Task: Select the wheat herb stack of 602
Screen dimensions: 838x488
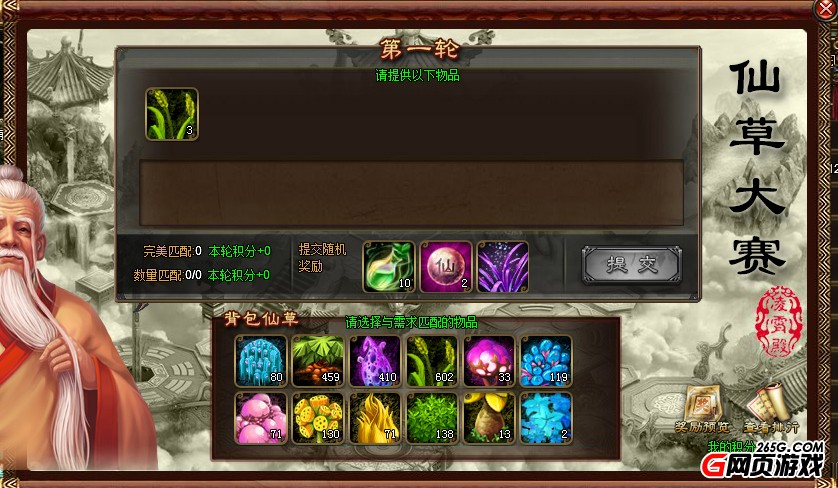Action: pyautogui.click(x=432, y=361)
